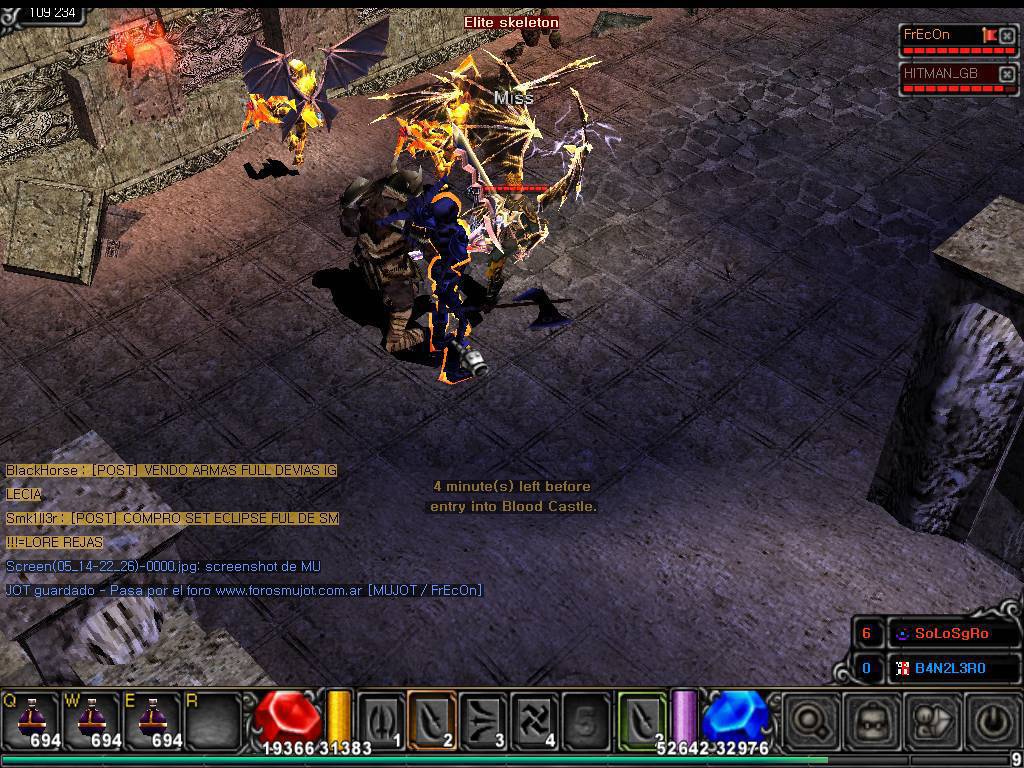Viewport: 1024px width, 768px height.
Task: Activate the highlighted skill in slot 2
Action: click(x=432, y=719)
